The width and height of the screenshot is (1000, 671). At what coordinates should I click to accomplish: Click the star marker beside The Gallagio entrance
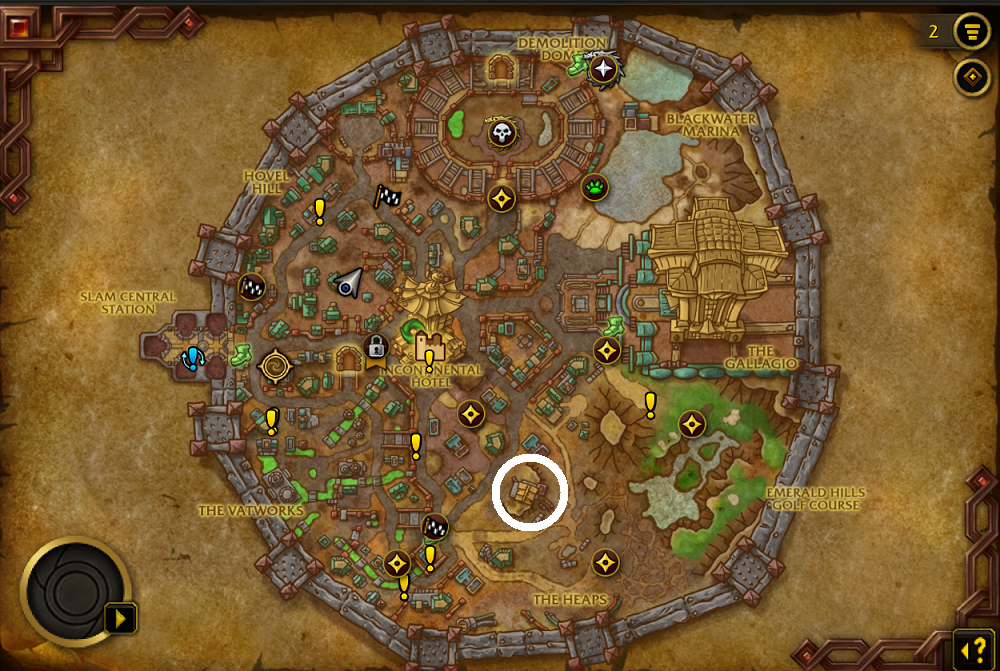pos(606,351)
